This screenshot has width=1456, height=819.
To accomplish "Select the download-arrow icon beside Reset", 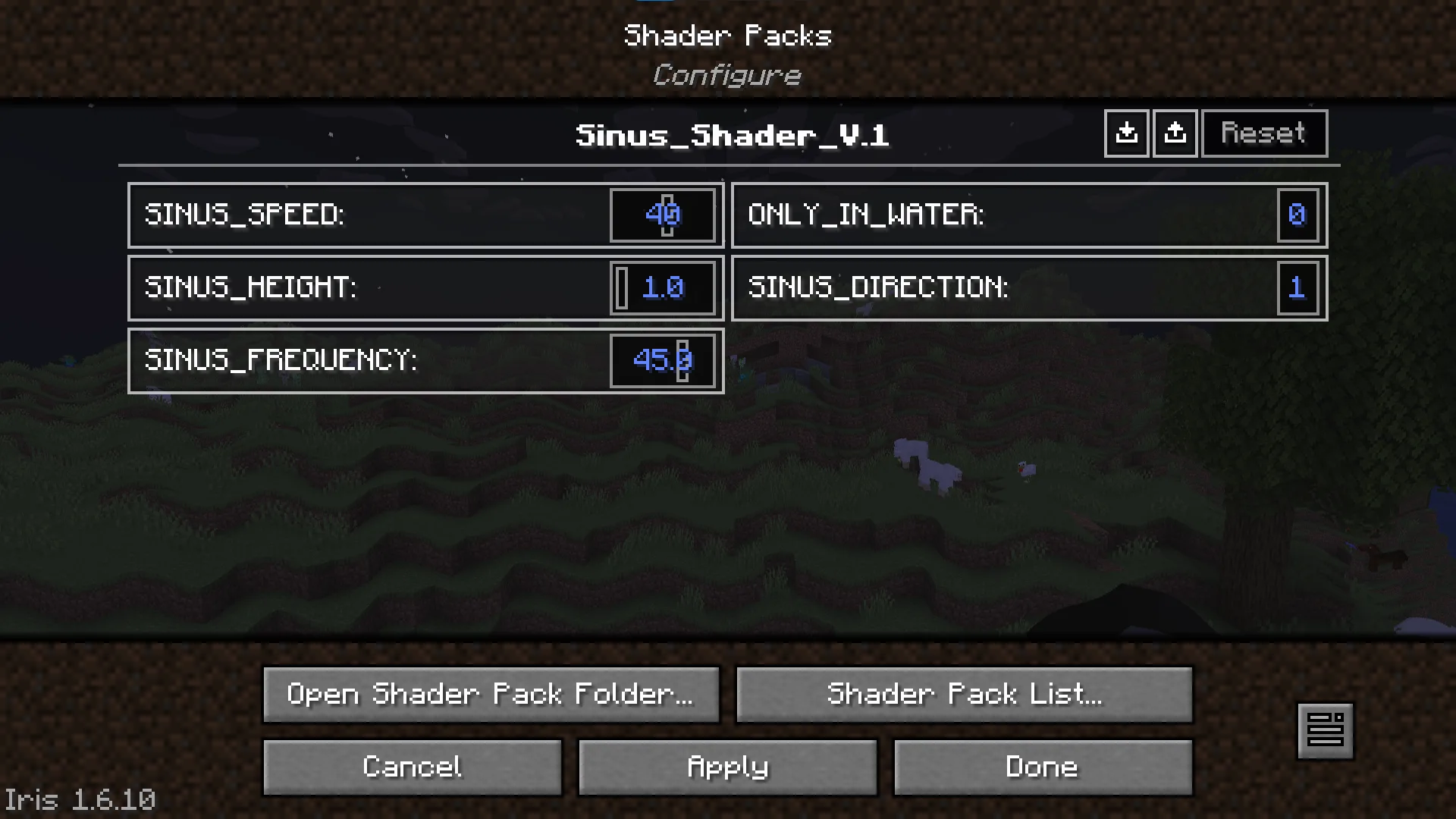I will coord(1127,133).
